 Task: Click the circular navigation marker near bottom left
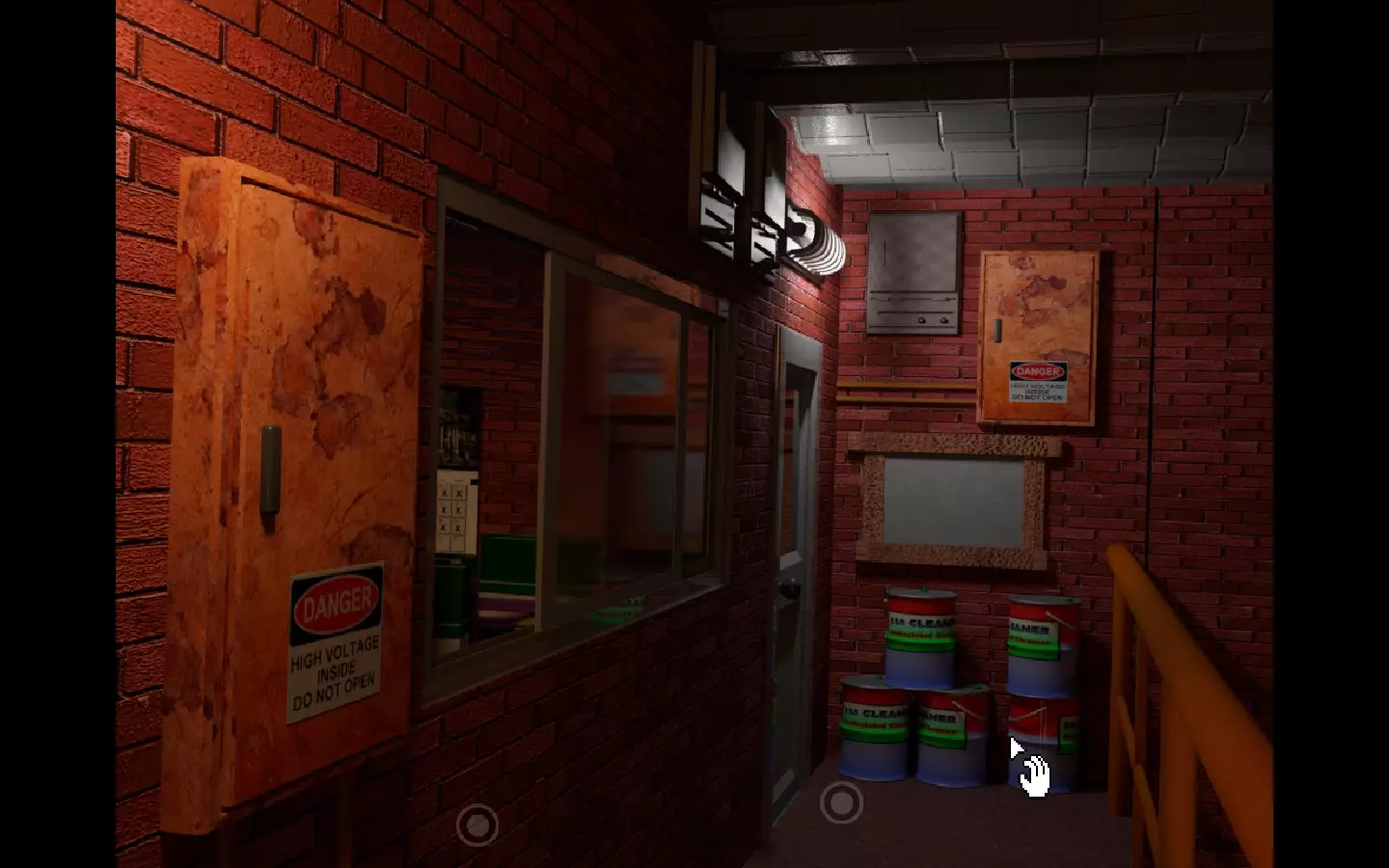click(x=477, y=827)
